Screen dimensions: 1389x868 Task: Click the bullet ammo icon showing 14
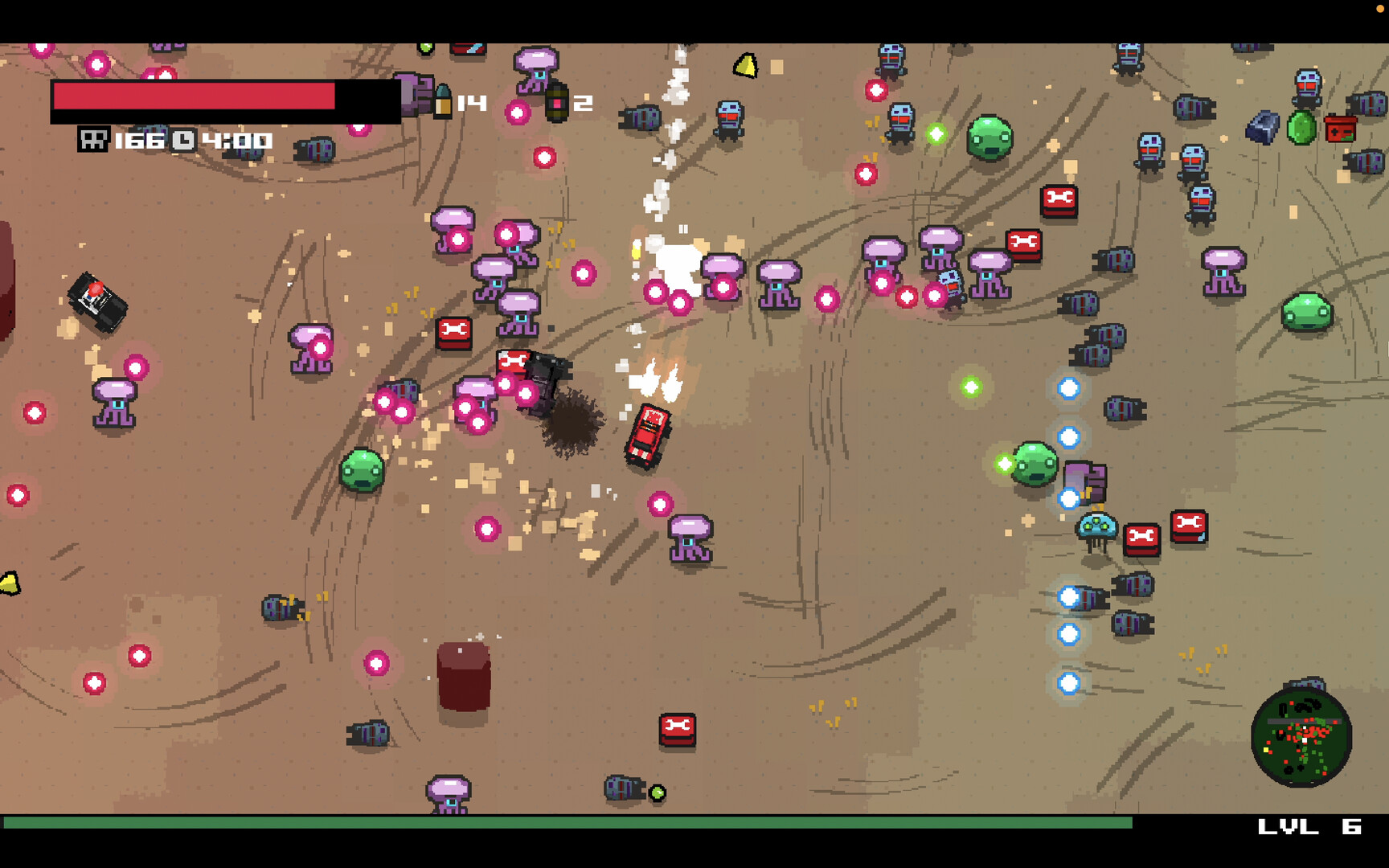pos(444,100)
